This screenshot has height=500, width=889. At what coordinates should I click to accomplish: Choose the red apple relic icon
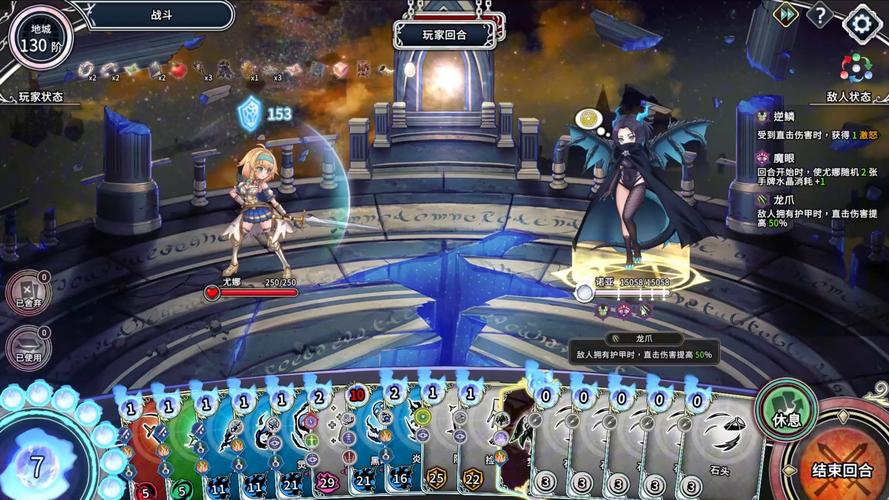tap(178, 69)
